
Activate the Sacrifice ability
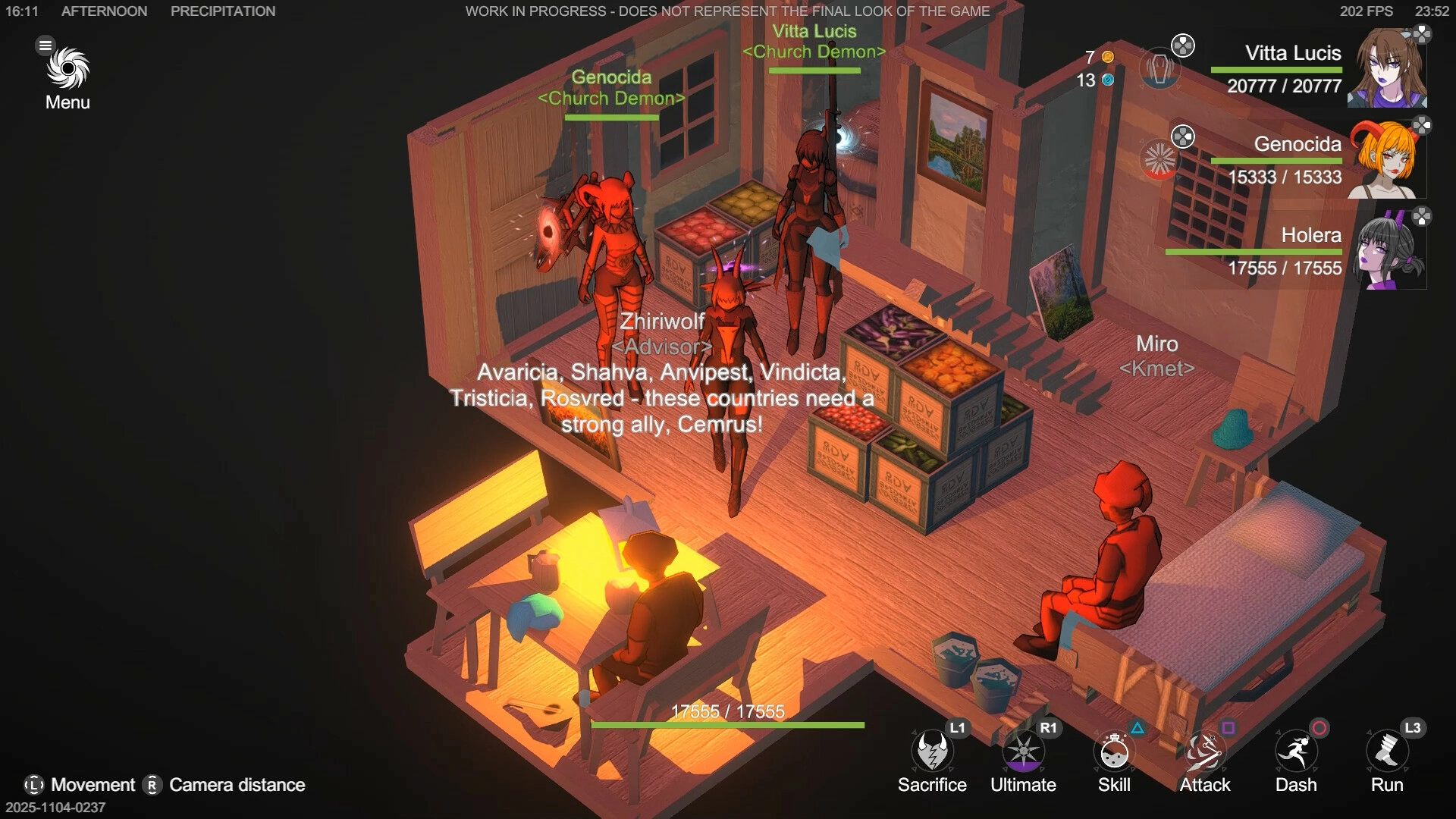point(932,752)
